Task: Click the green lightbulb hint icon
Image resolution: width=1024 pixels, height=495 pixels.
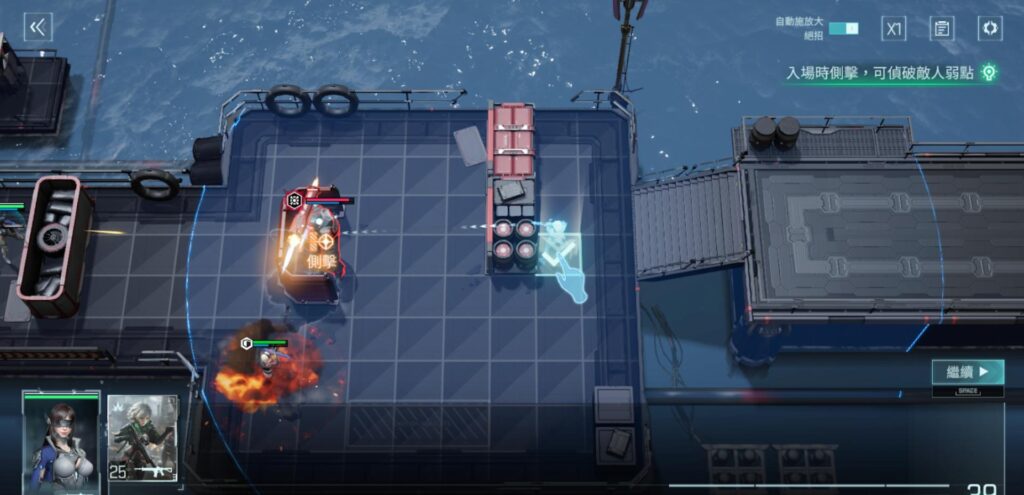Action: point(988,72)
